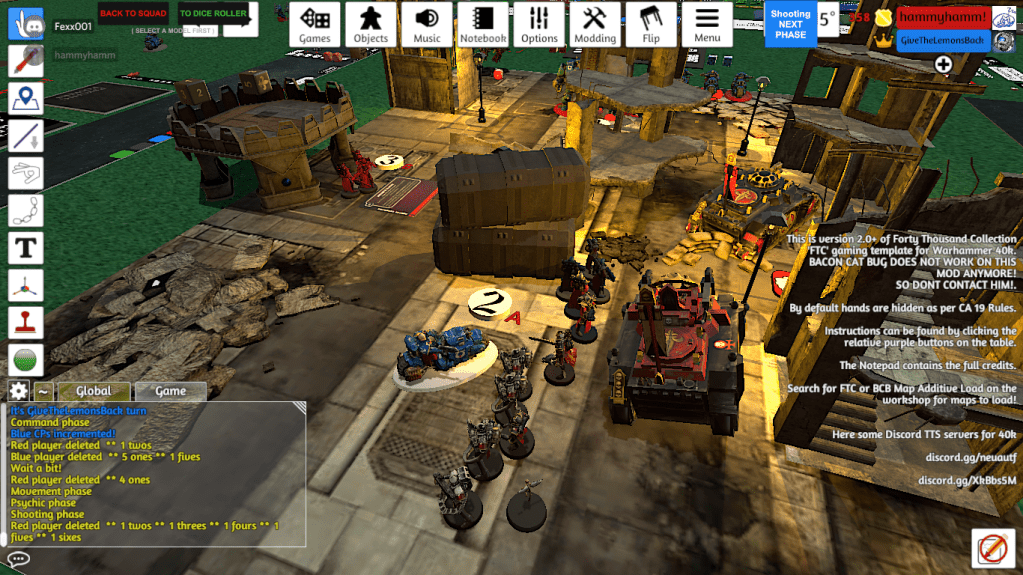Flip the table with Flip button

(651, 24)
